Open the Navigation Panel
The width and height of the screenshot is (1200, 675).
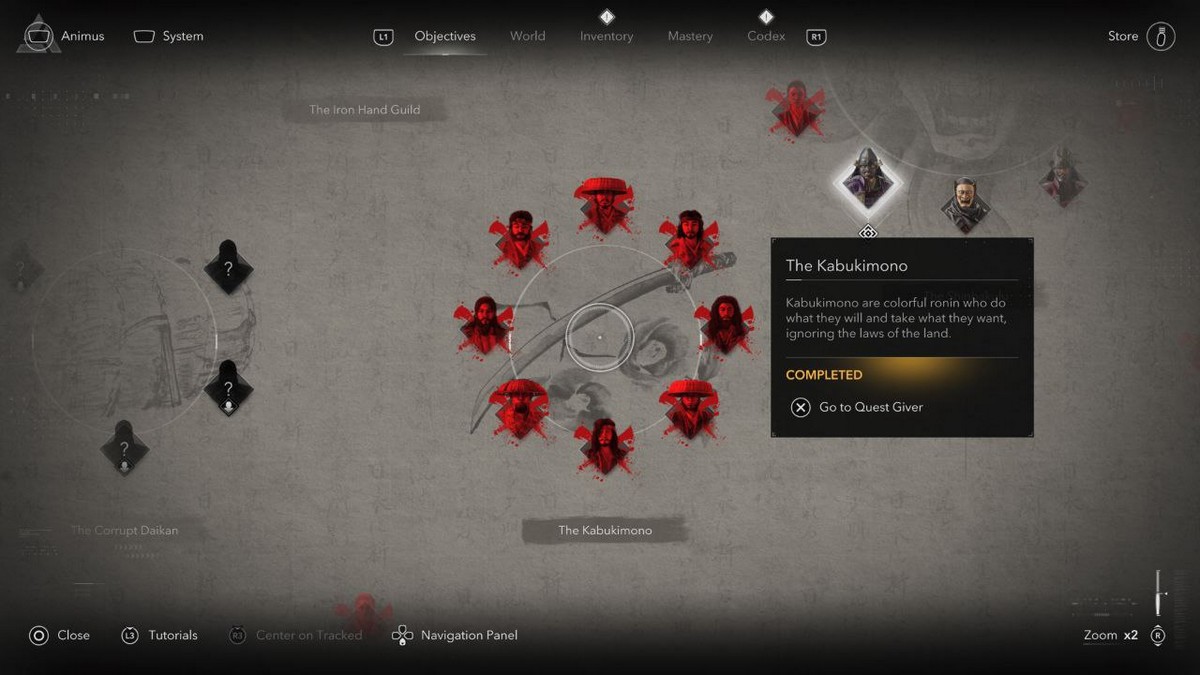pos(456,635)
